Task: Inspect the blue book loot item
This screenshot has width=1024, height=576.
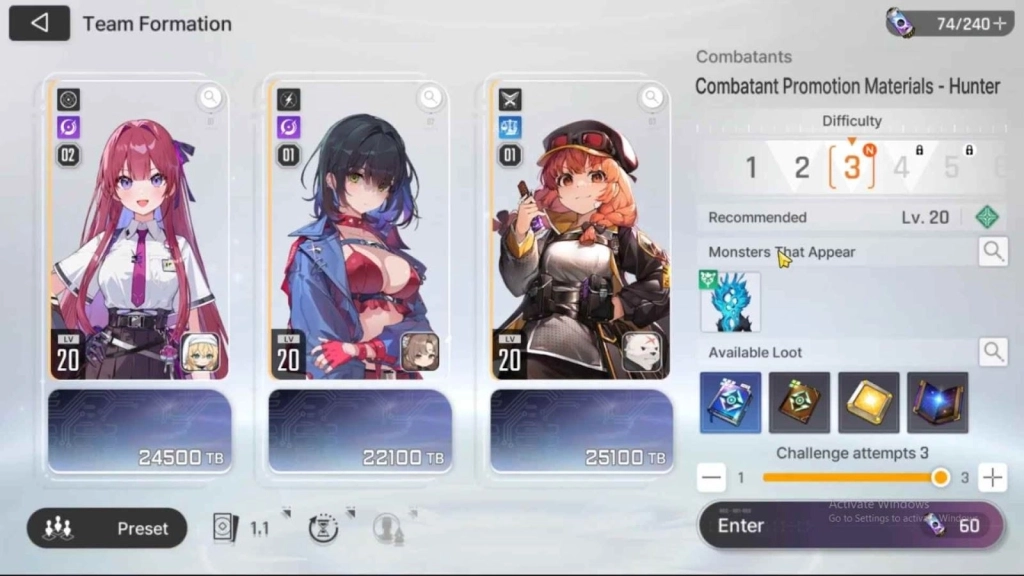Action: click(x=730, y=402)
